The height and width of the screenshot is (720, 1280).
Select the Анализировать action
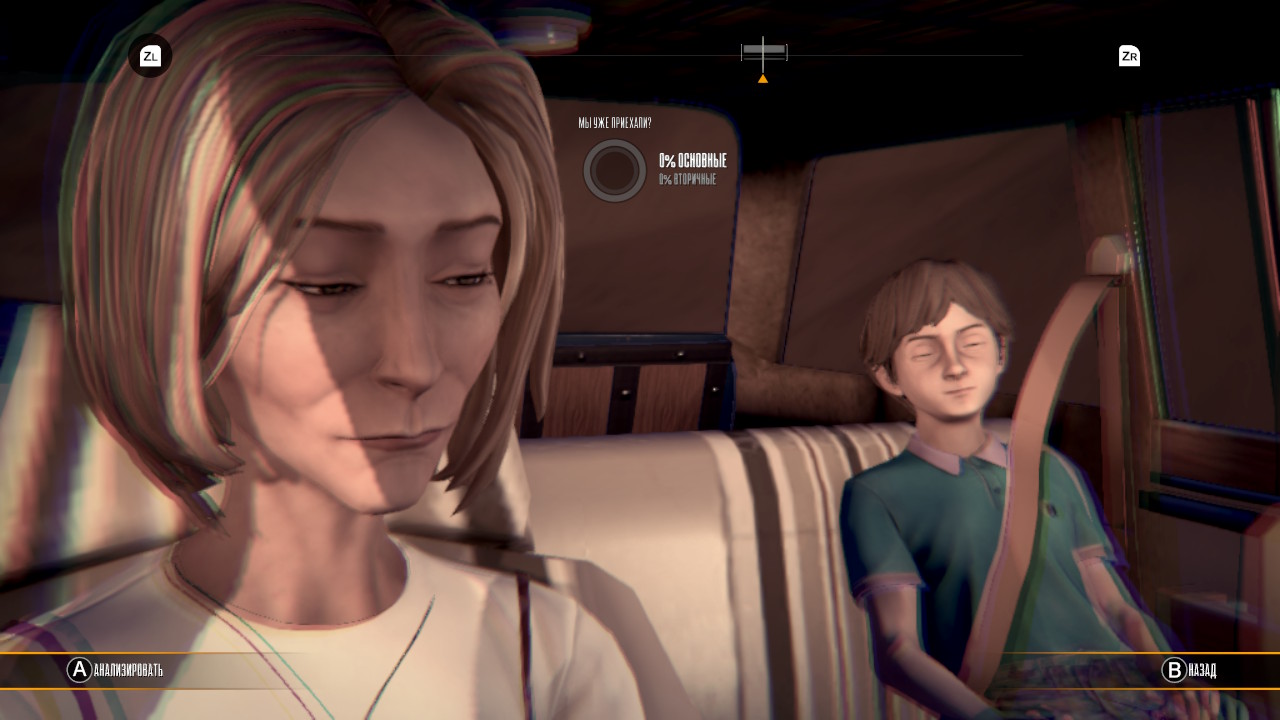[x=115, y=670]
